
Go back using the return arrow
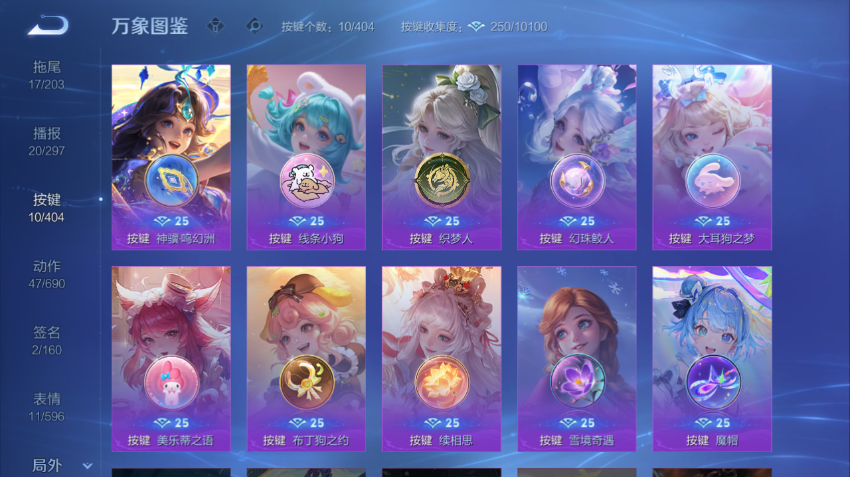pyautogui.click(x=47, y=25)
